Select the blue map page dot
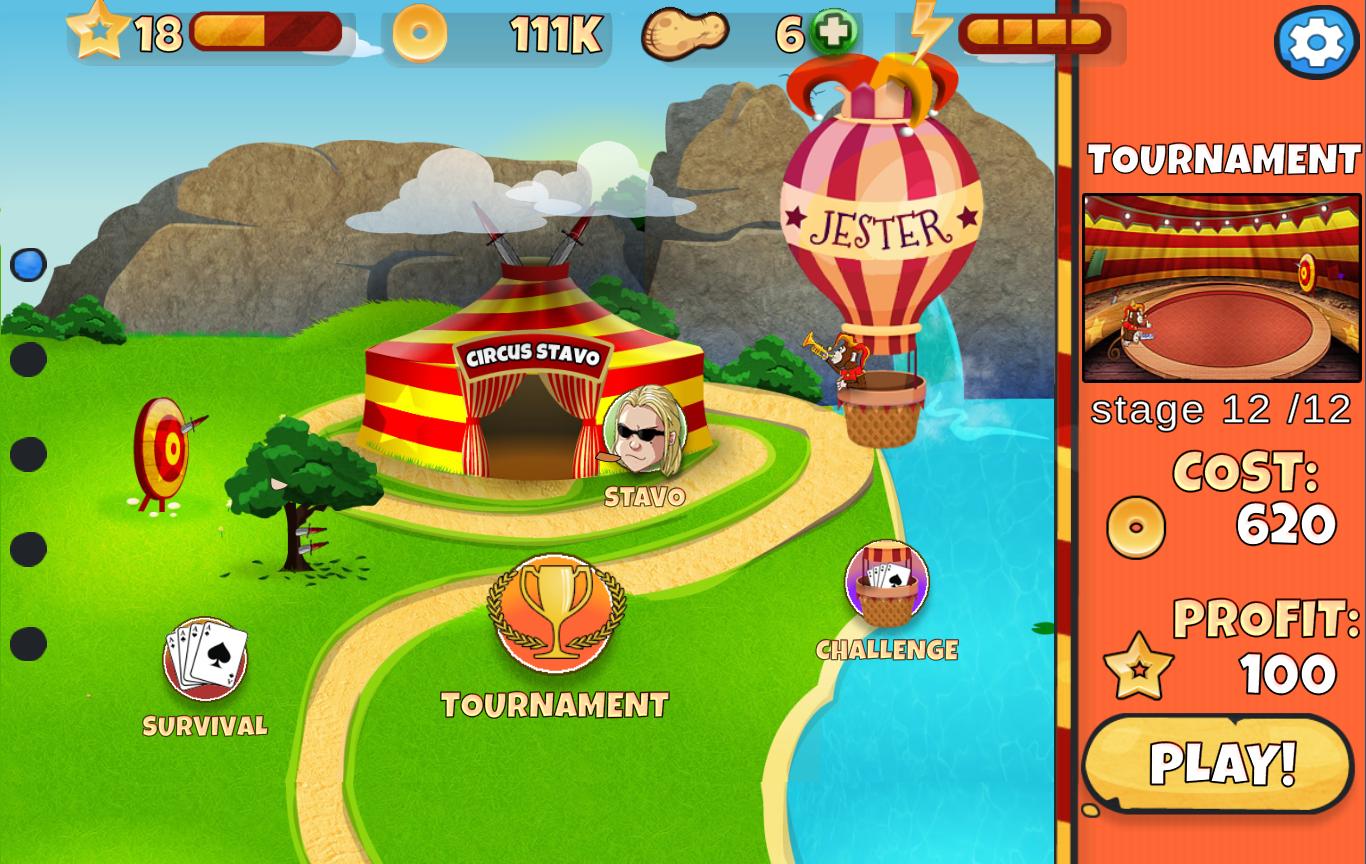Screen dimensions: 1366x864 tap(28, 263)
